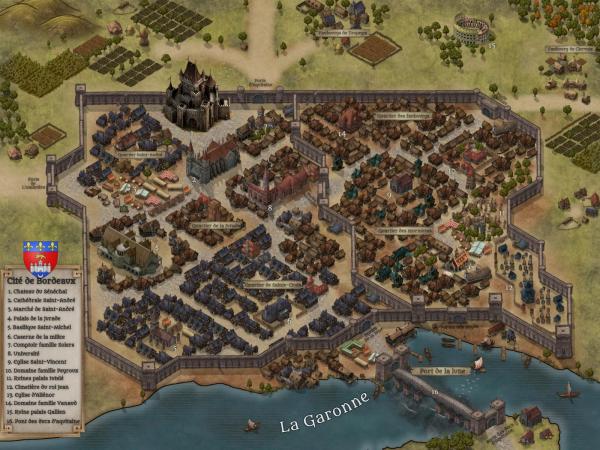Pick Eglise Saint-Vincent from the legend
The width and height of the screenshot is (600, 450).
tap(36, 362)
